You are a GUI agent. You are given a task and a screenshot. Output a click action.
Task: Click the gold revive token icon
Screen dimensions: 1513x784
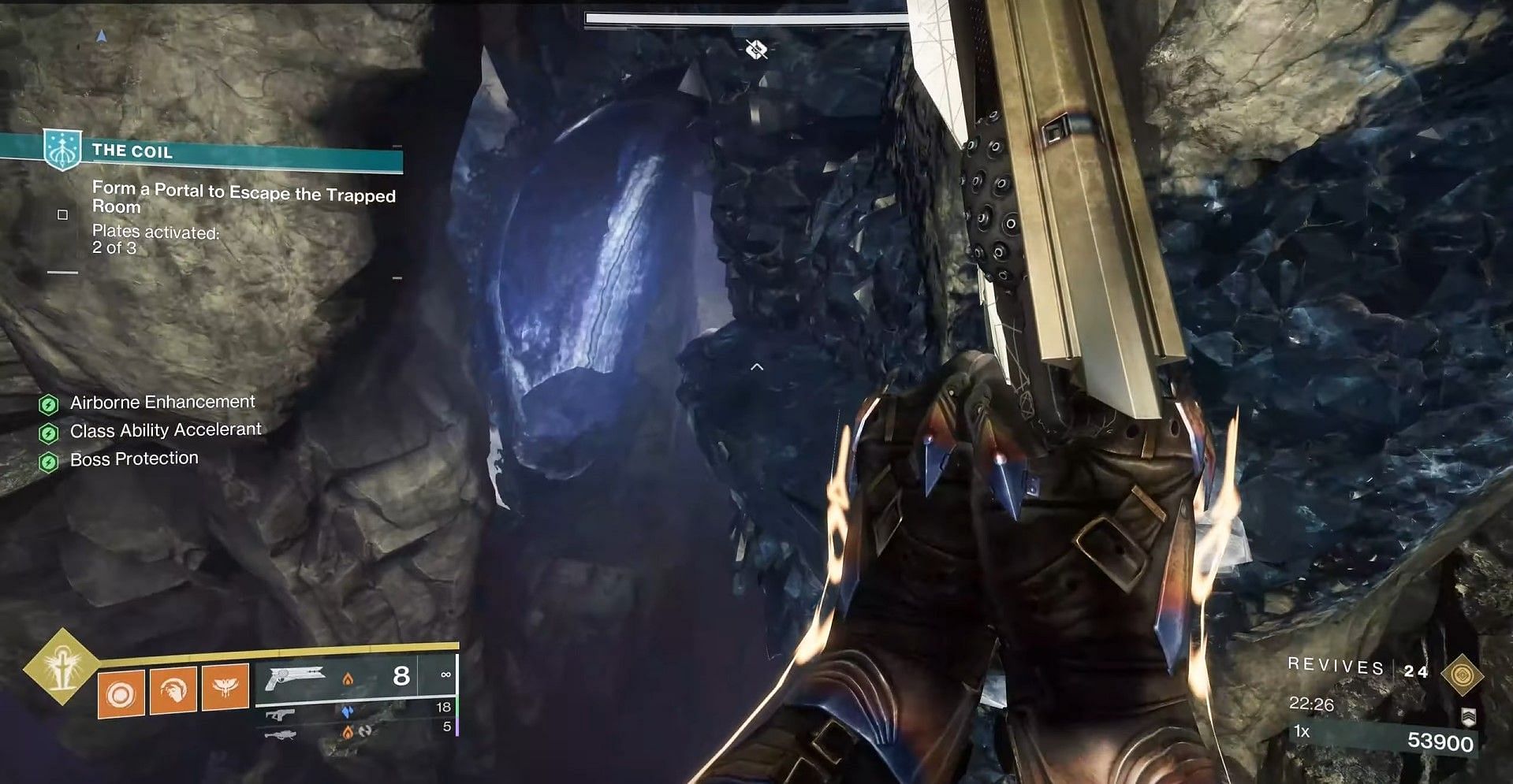(x=1463, y=674)
